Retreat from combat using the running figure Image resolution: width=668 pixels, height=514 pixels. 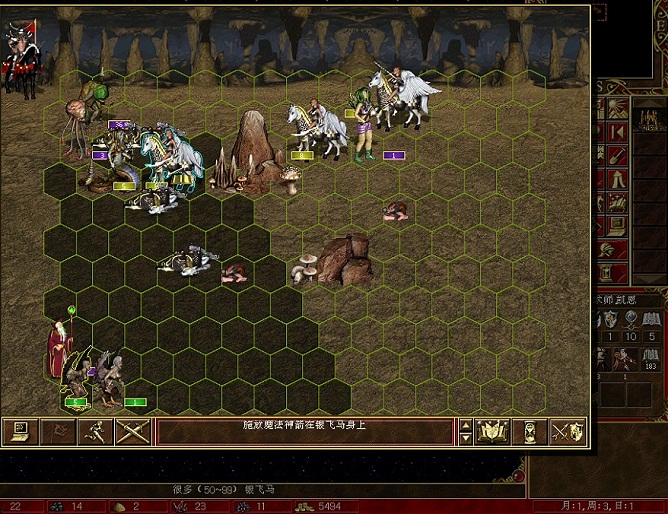click(96, 431)
